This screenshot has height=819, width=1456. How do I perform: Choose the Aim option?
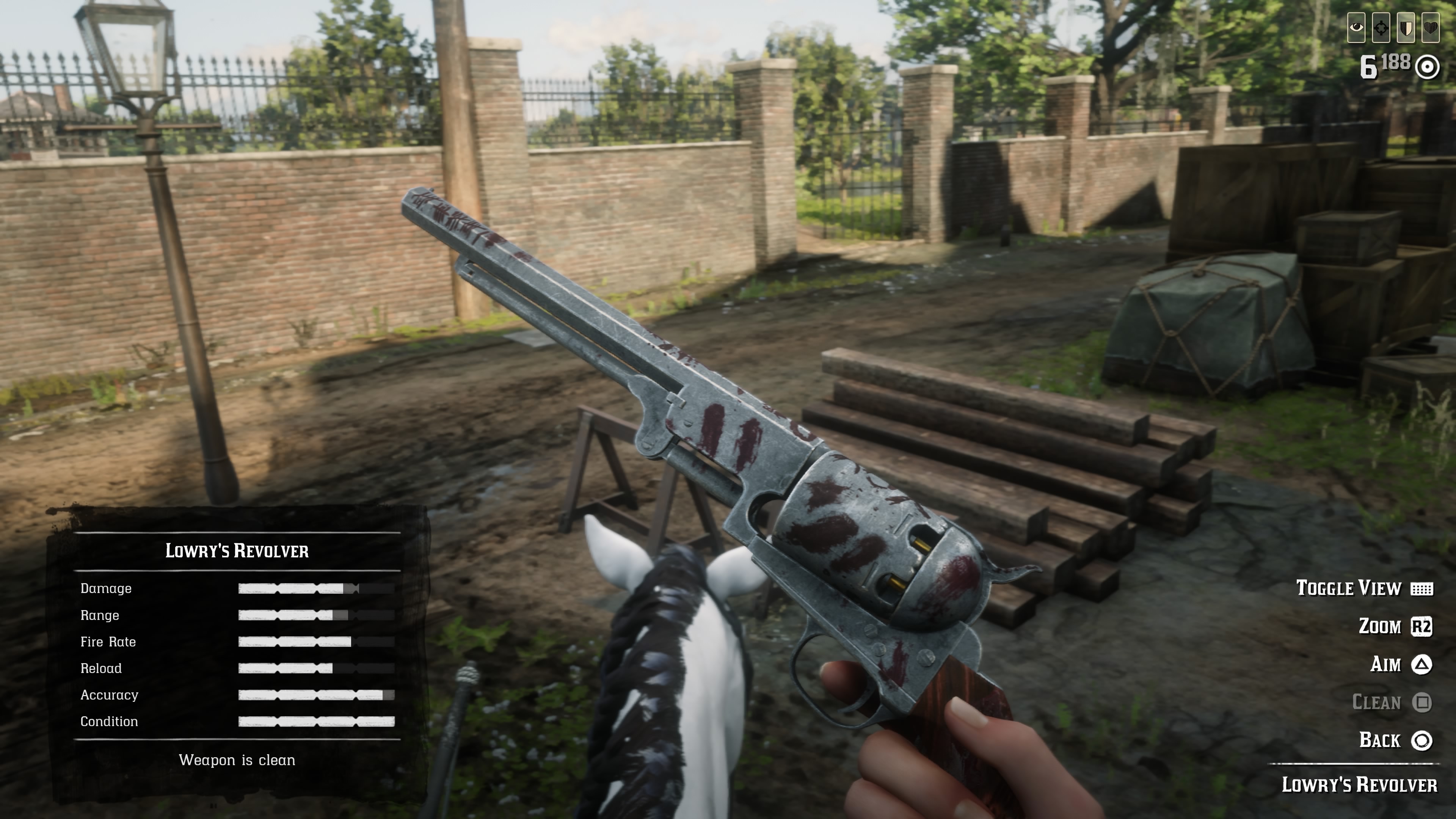tap(1401, 664)
